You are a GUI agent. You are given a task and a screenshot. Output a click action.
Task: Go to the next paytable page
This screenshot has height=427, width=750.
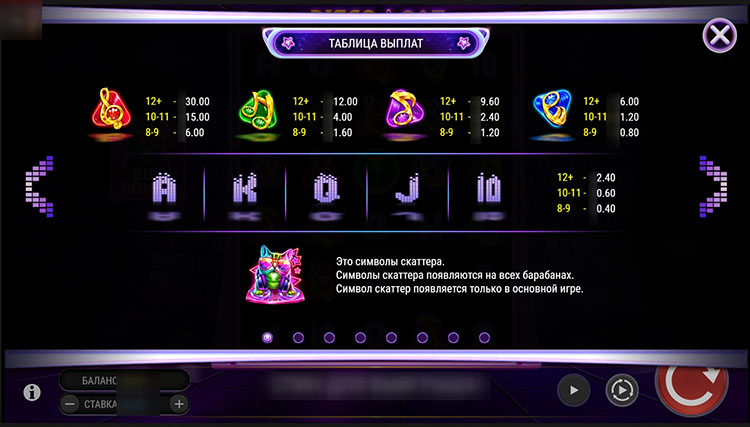[x=713, y=185]
